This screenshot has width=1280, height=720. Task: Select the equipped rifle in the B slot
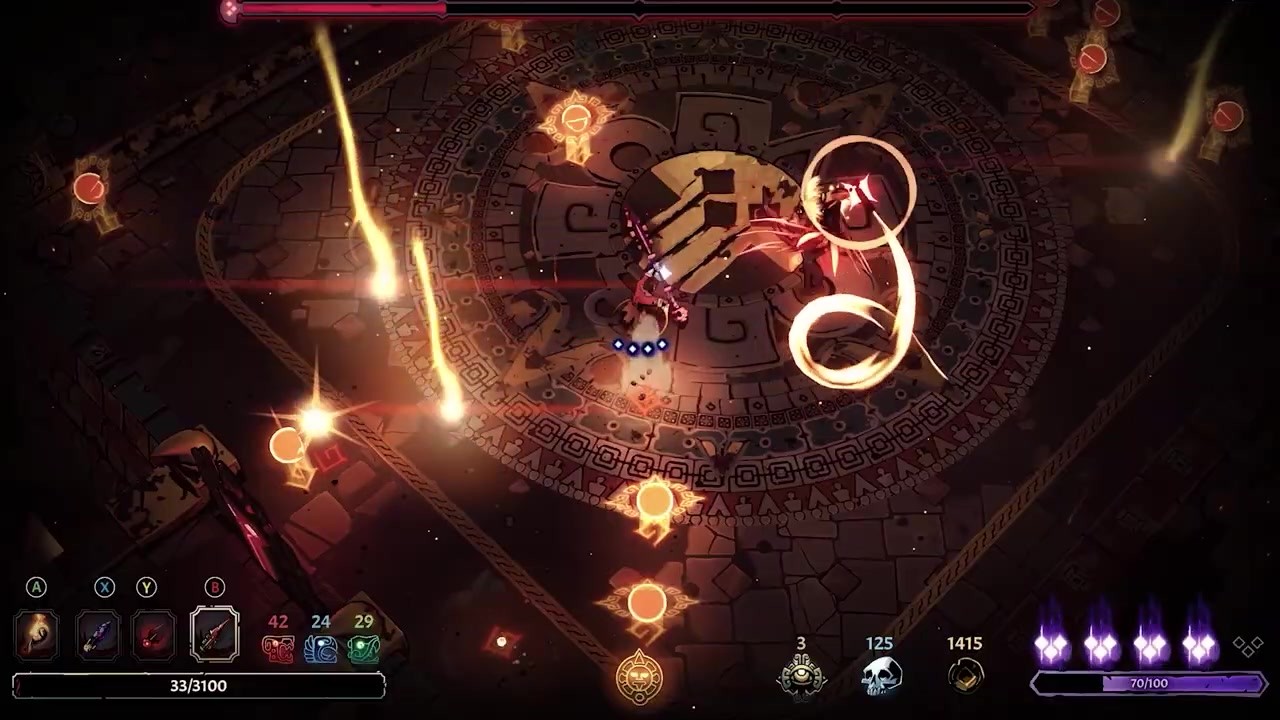[x=214, y=634]
